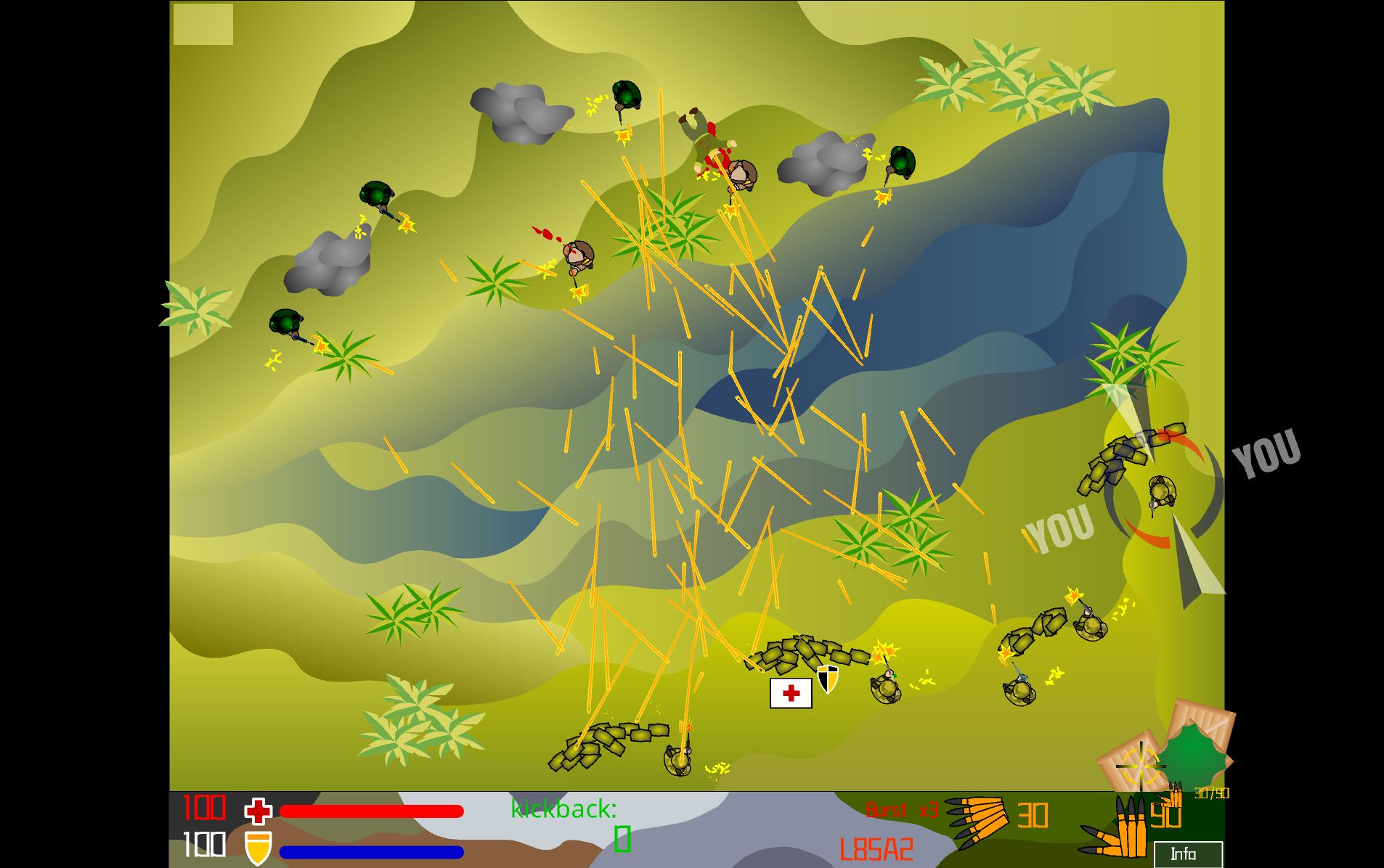Screen dimensions: 1384x868
Task: Select the L85A2 weapon name
Action: pyautogui.click(x=876, y=849)
